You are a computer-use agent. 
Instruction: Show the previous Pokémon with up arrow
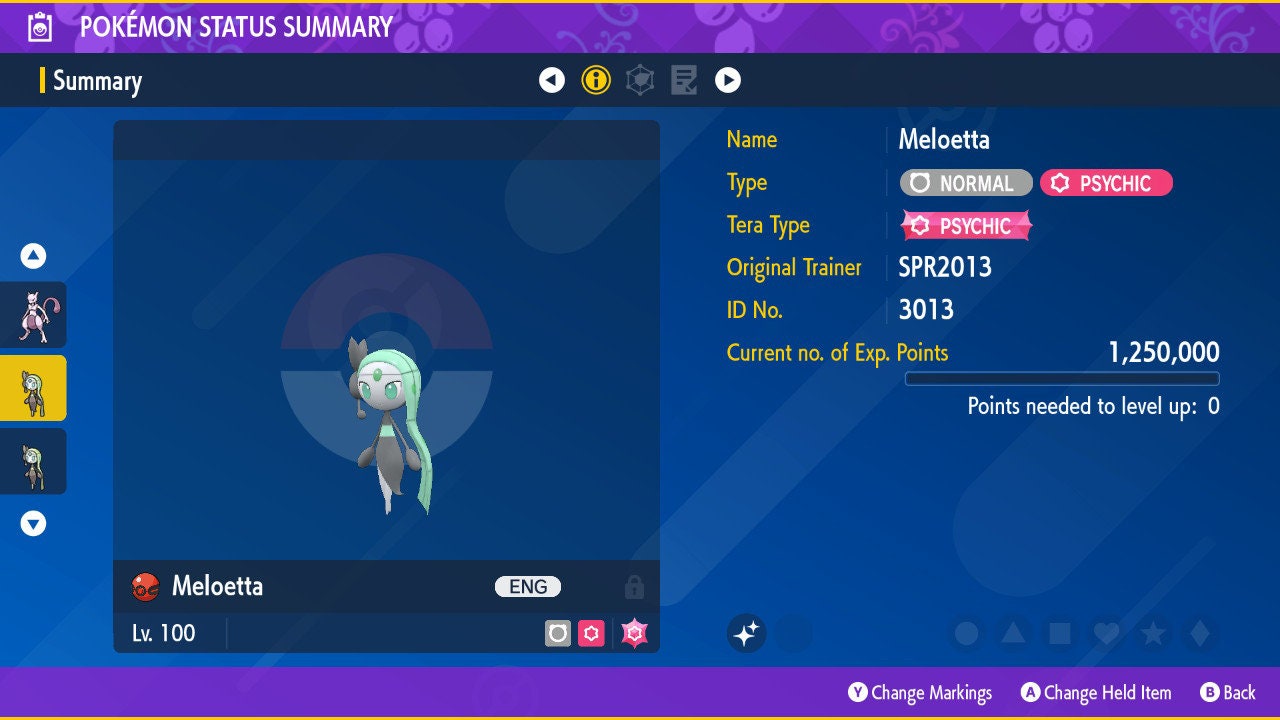[x=34, y=256]
